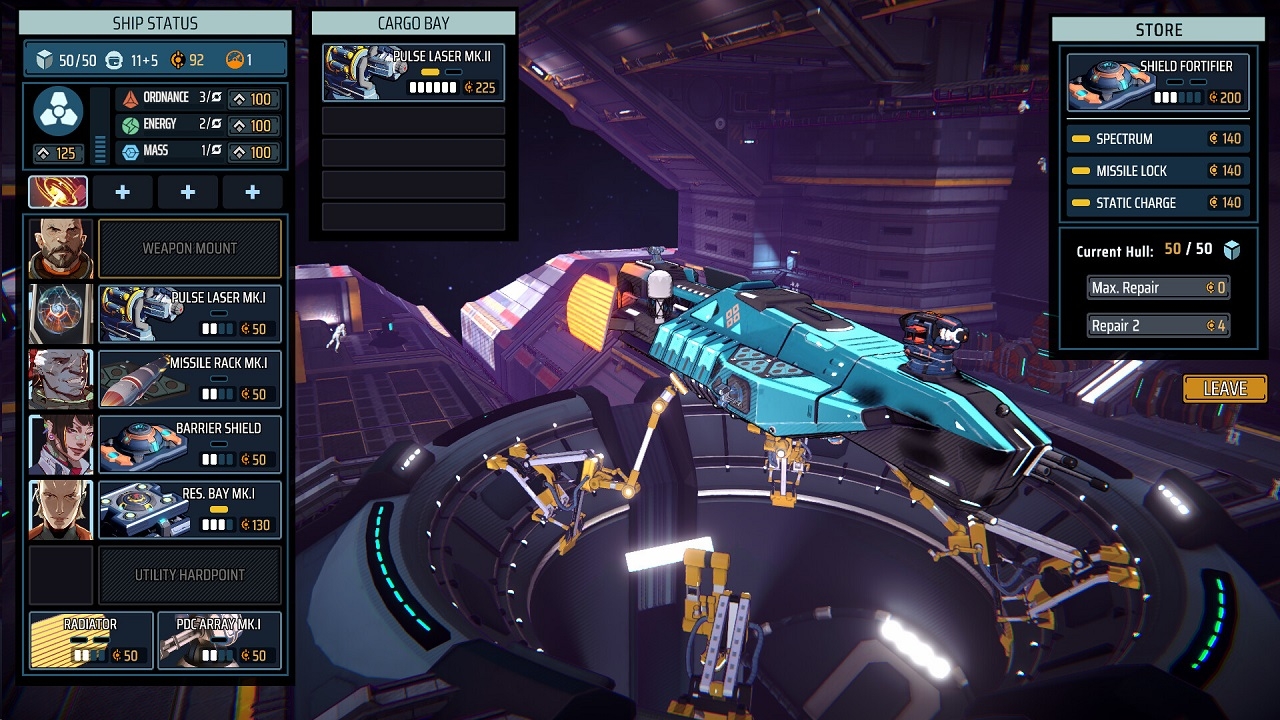The width and height of the screenshot is (1280, 720).
Task: Purchase the Spectrum upgrade
Action: (1158, 139)
